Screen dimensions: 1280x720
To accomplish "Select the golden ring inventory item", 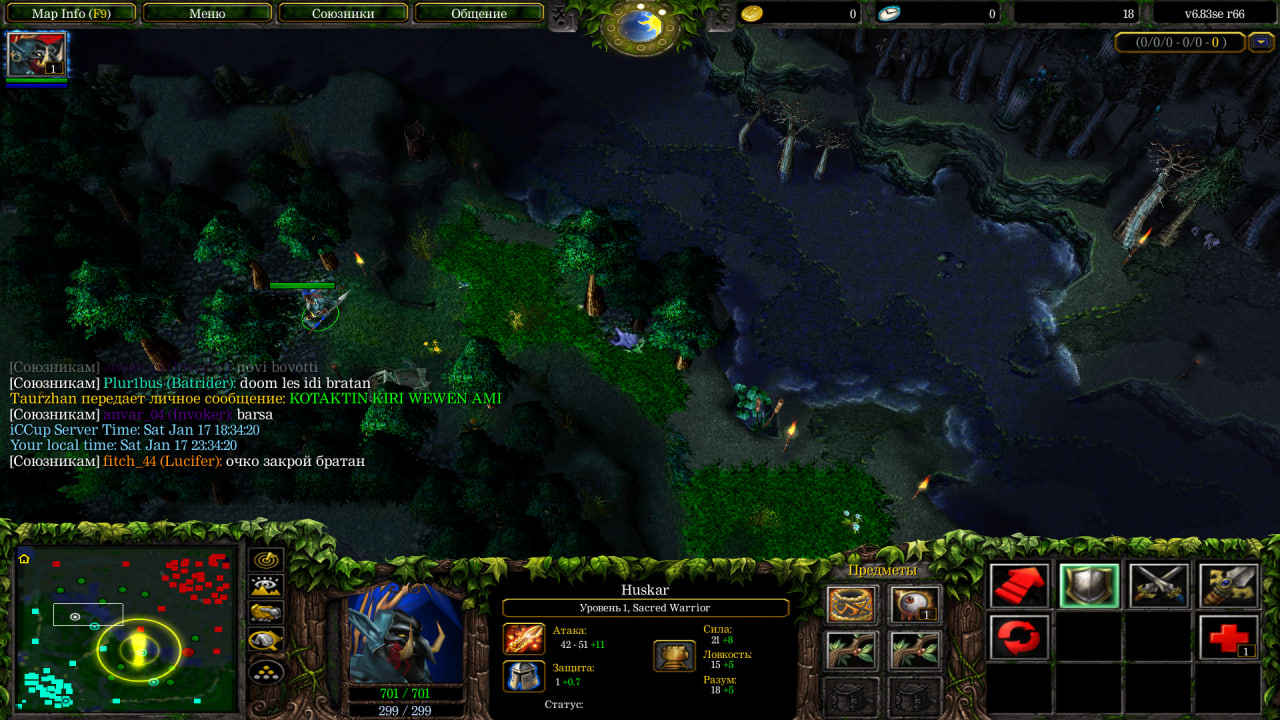I will (852, 604).
